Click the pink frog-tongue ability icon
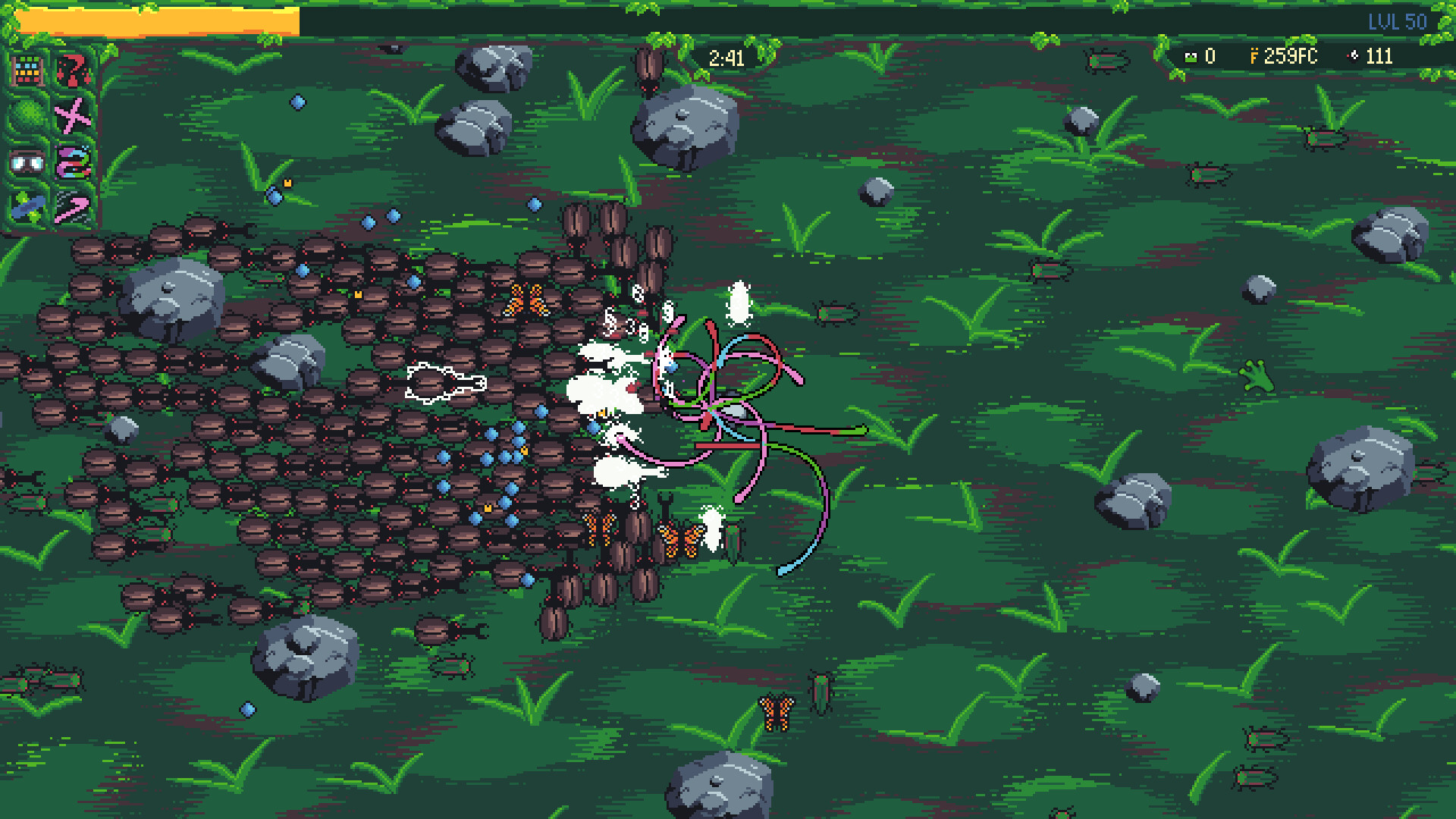 73,162
